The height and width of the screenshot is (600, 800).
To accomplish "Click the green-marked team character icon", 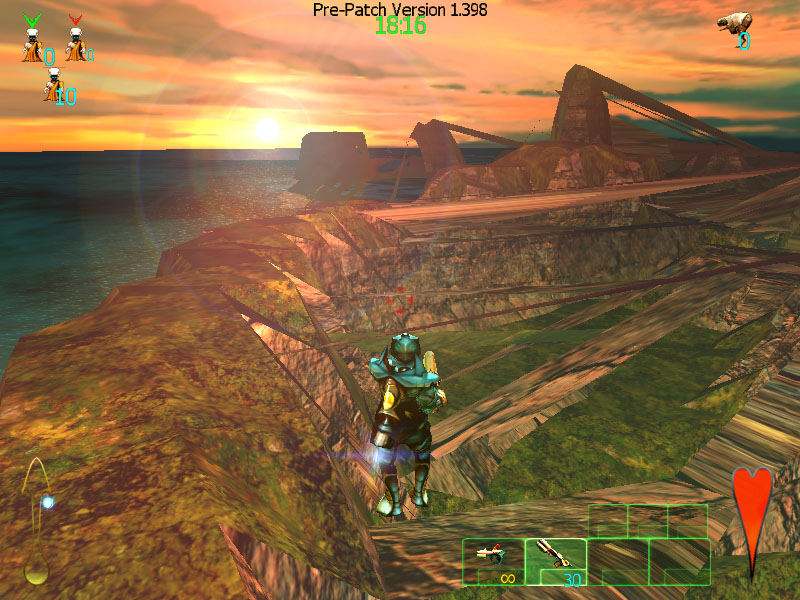I will coord(33,41).
